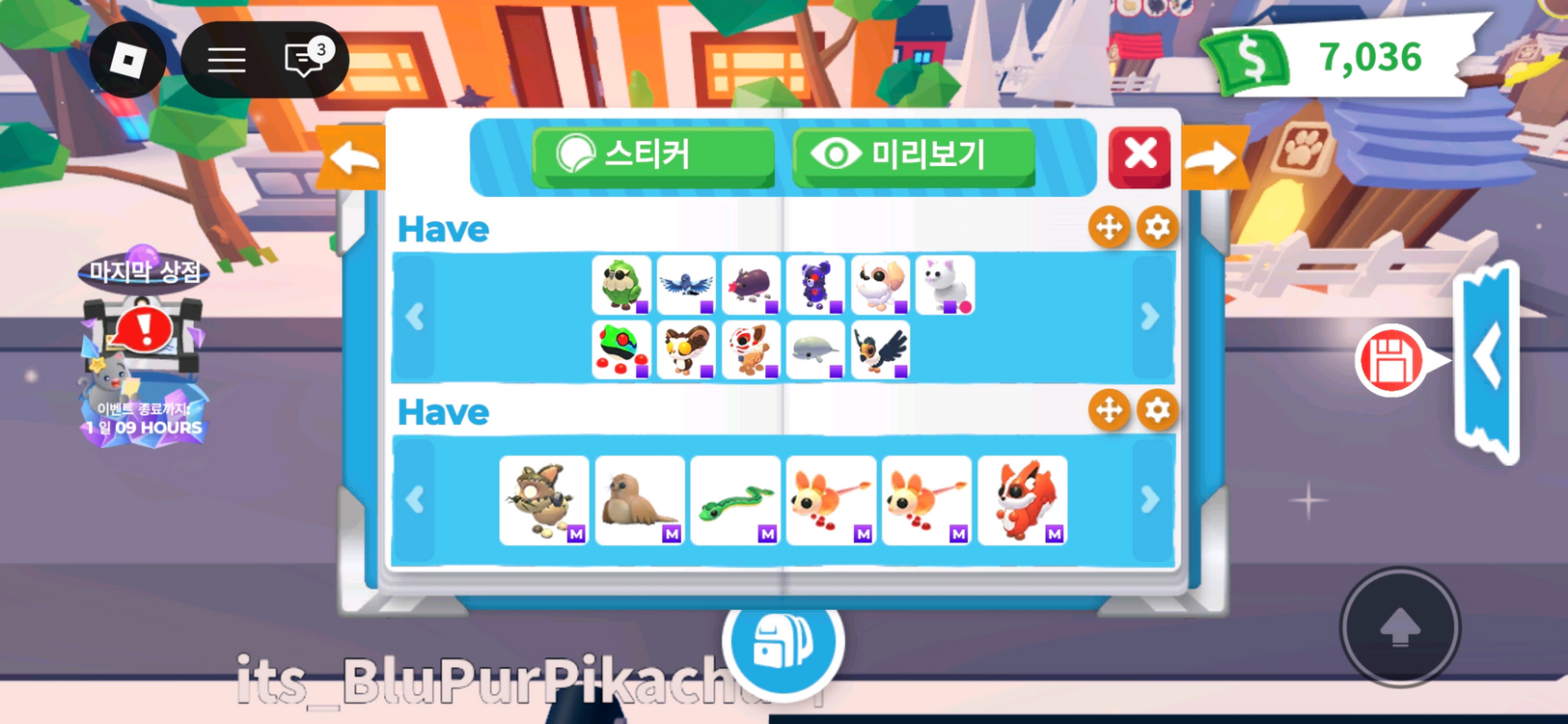Select the seal pet thumbnail
This screenshot has width=1568, height=724.
[x=639, y=498]
